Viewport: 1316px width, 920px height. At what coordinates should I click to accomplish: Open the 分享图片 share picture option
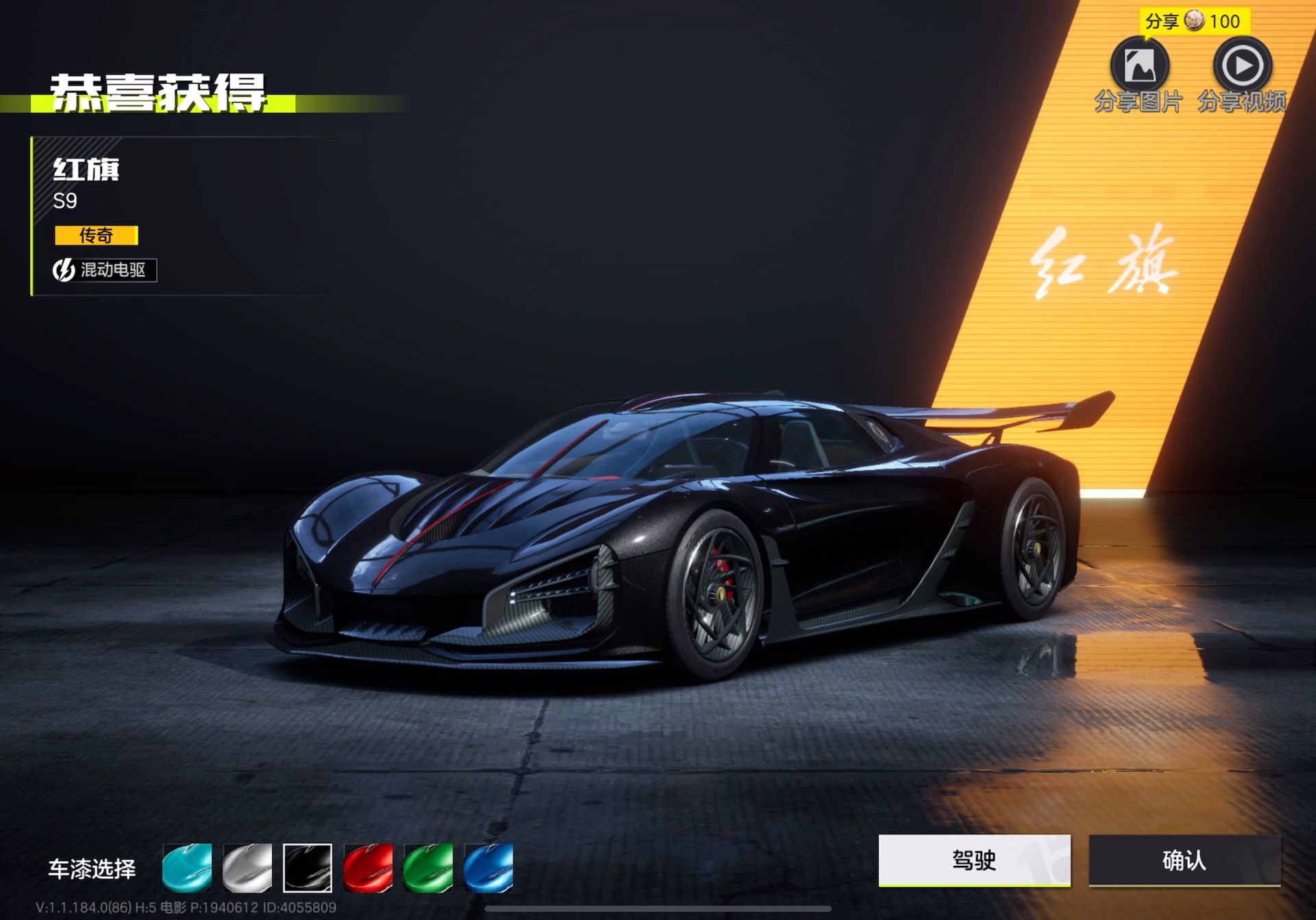pyautogui.click(x=1139, y=66)
